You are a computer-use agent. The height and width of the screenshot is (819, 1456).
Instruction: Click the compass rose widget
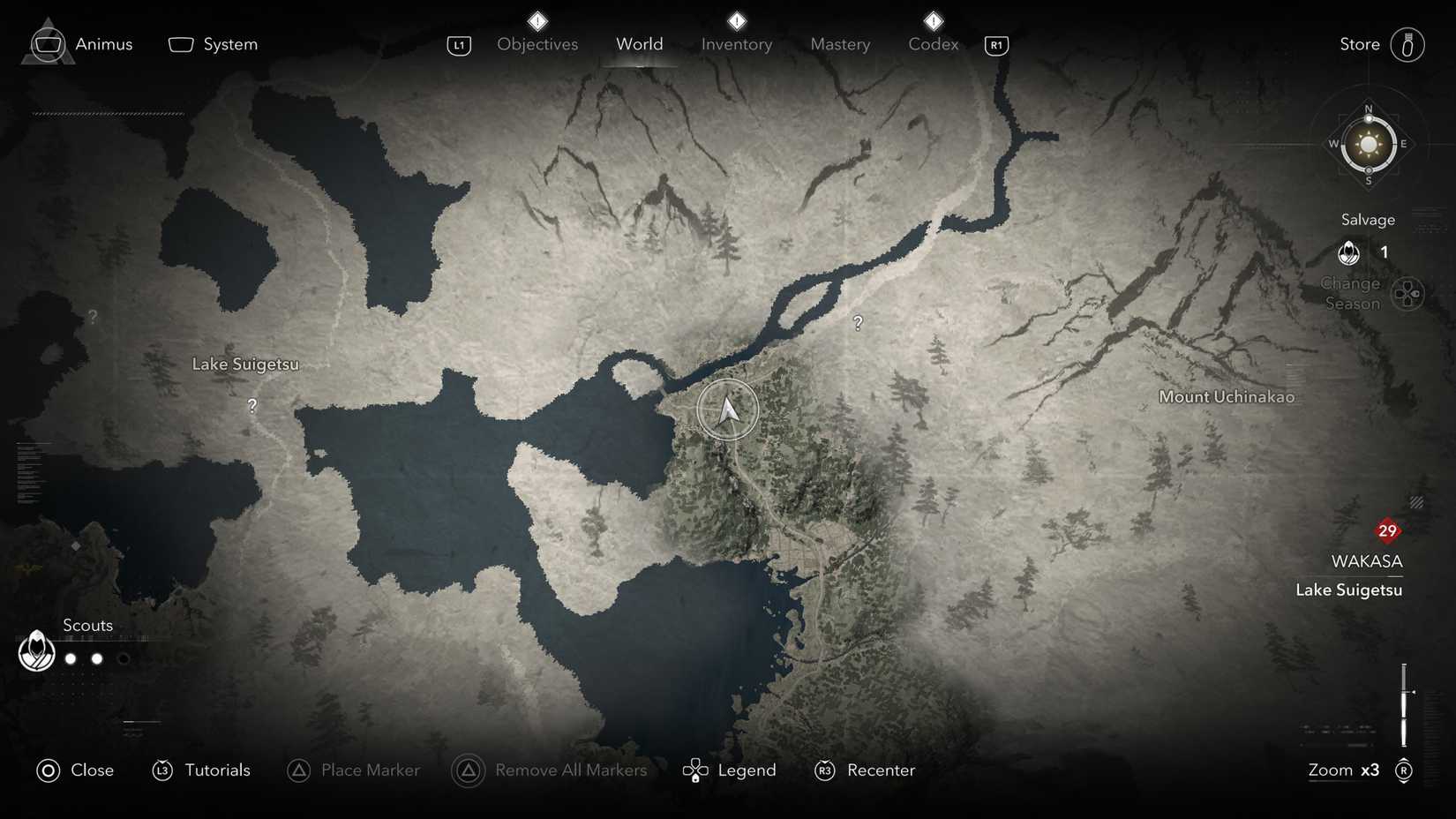(x=1369, y=144)
